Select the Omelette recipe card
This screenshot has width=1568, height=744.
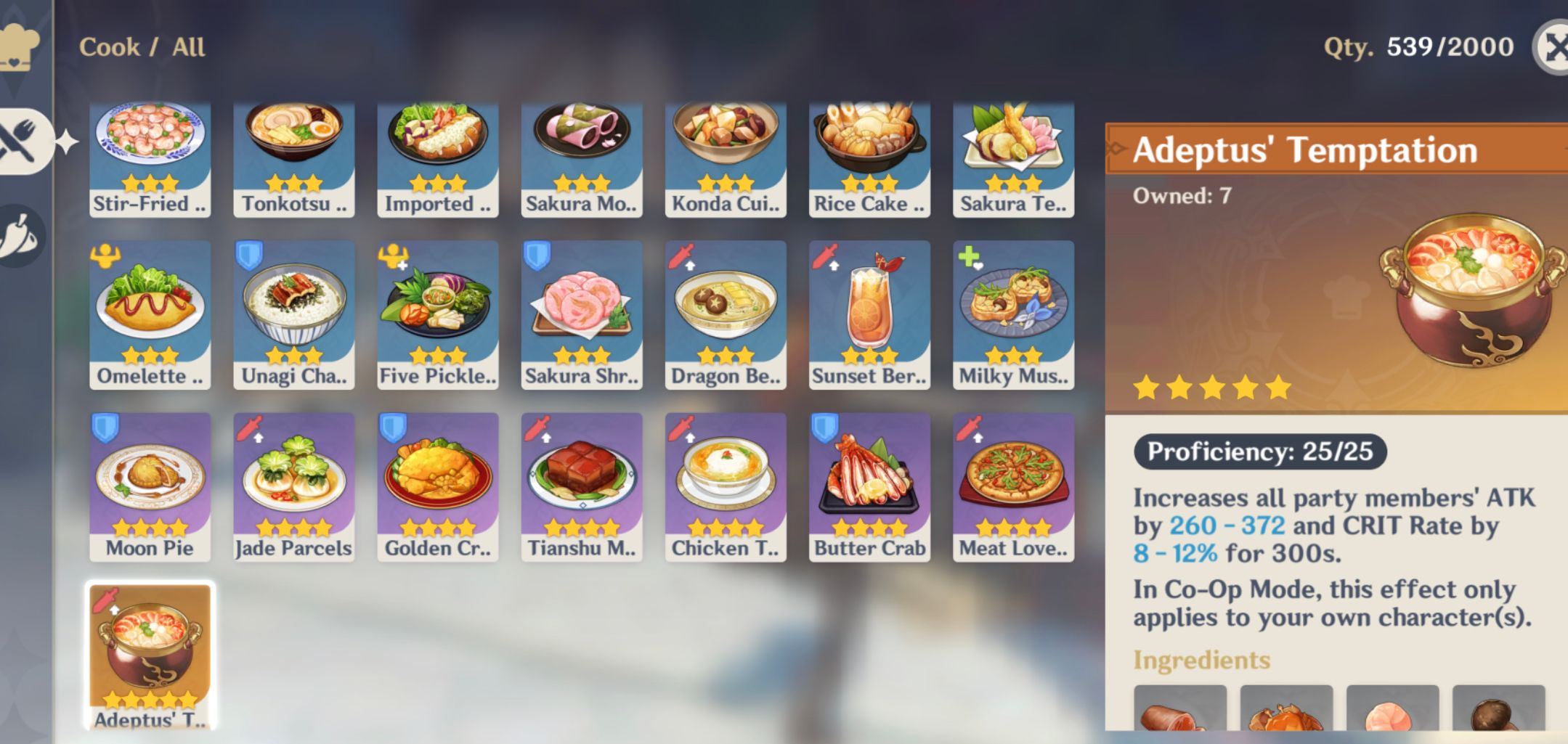tap(150, 314)
